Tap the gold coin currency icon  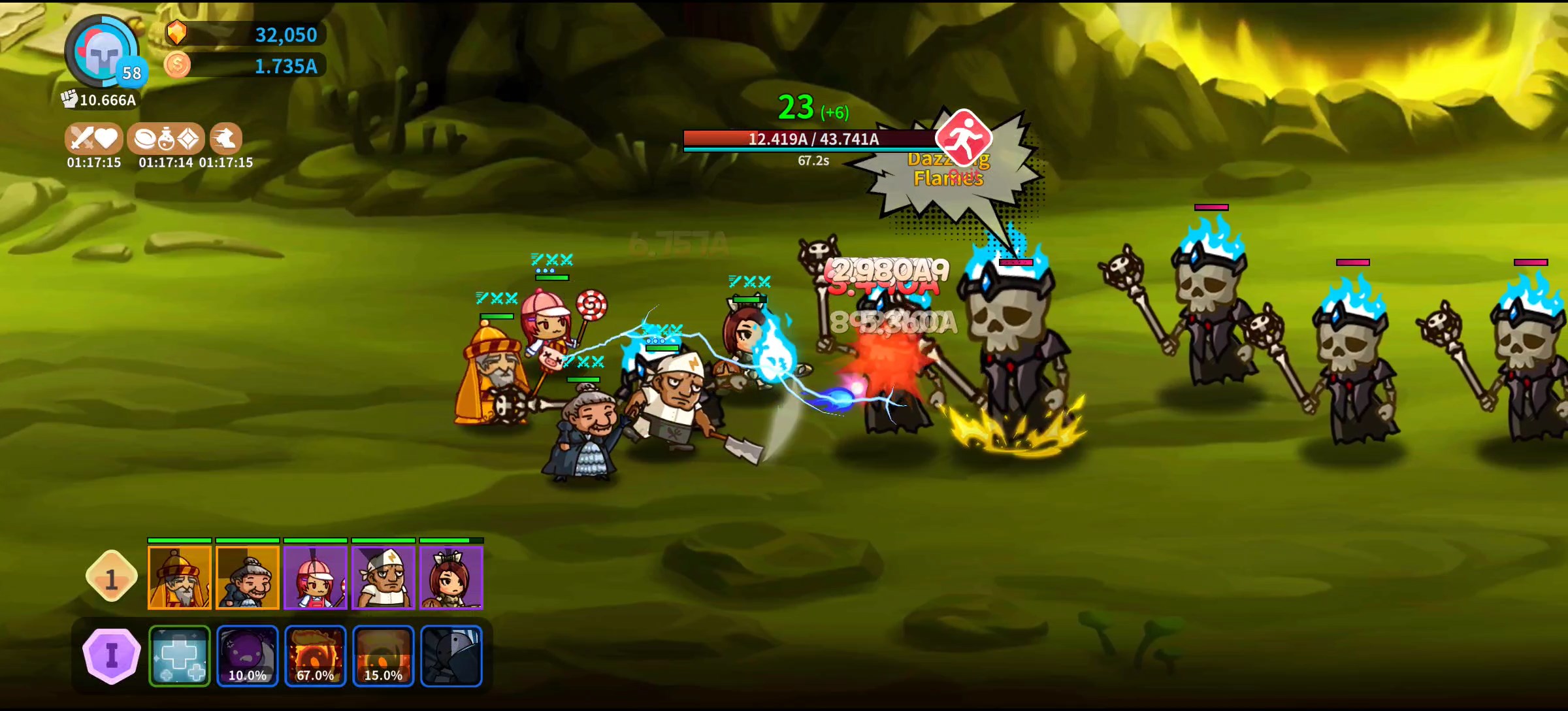coord(177,65)
